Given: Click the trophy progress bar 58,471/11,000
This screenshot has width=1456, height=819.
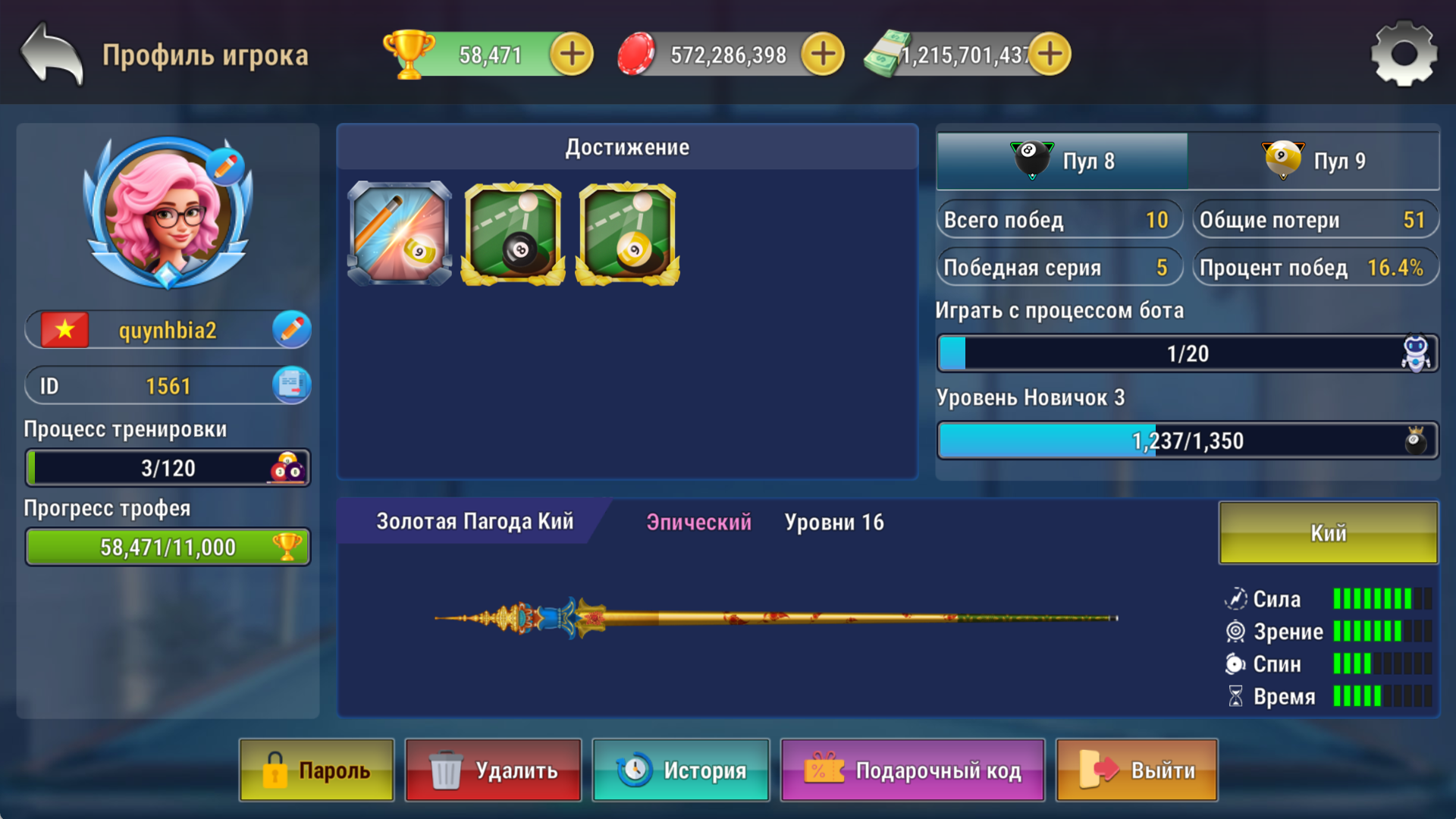Looking at the screenshot, I should pyautogui.click(x=167, y=546).
